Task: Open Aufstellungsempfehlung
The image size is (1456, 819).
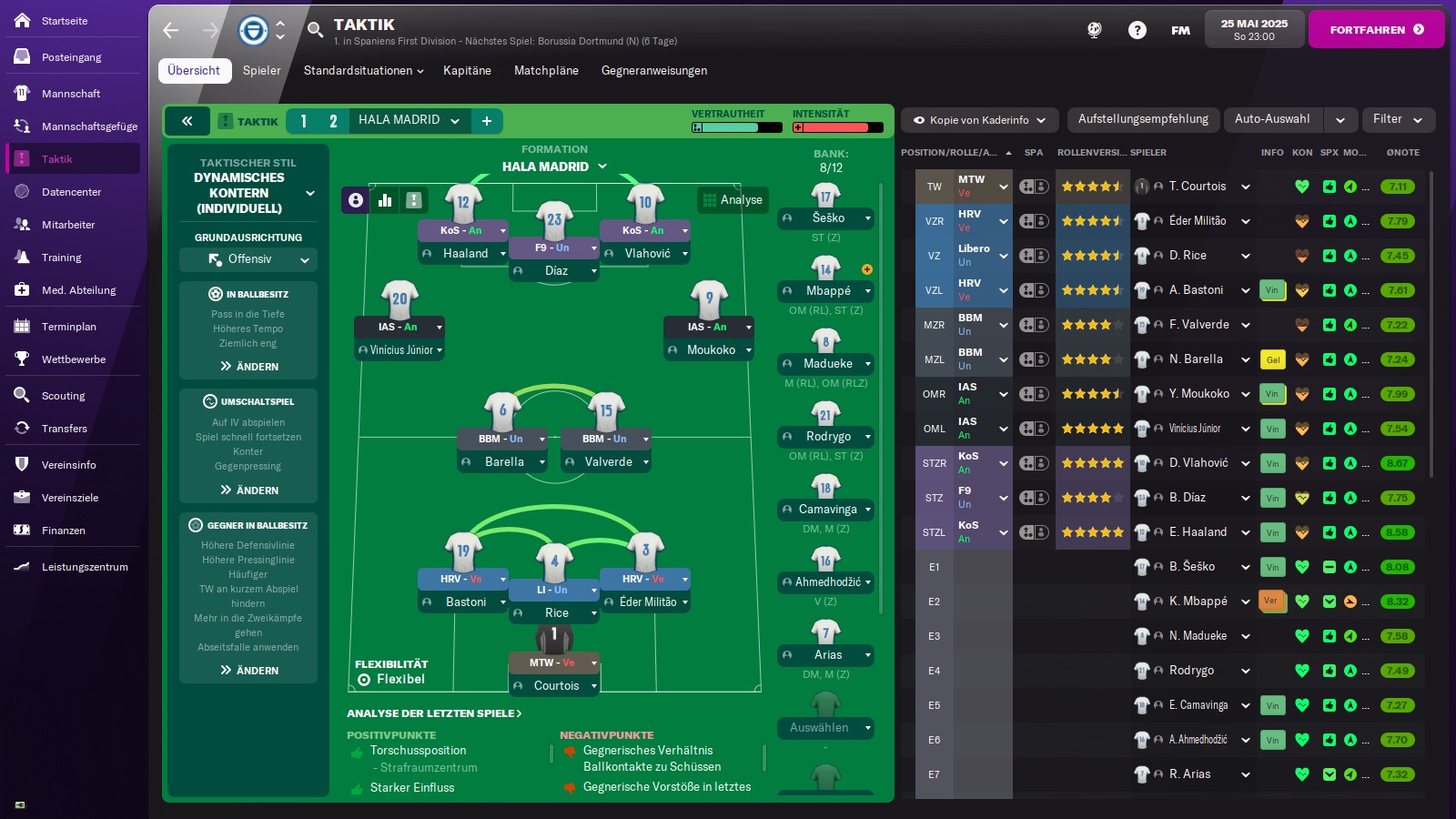Action: pos(1143,119)
